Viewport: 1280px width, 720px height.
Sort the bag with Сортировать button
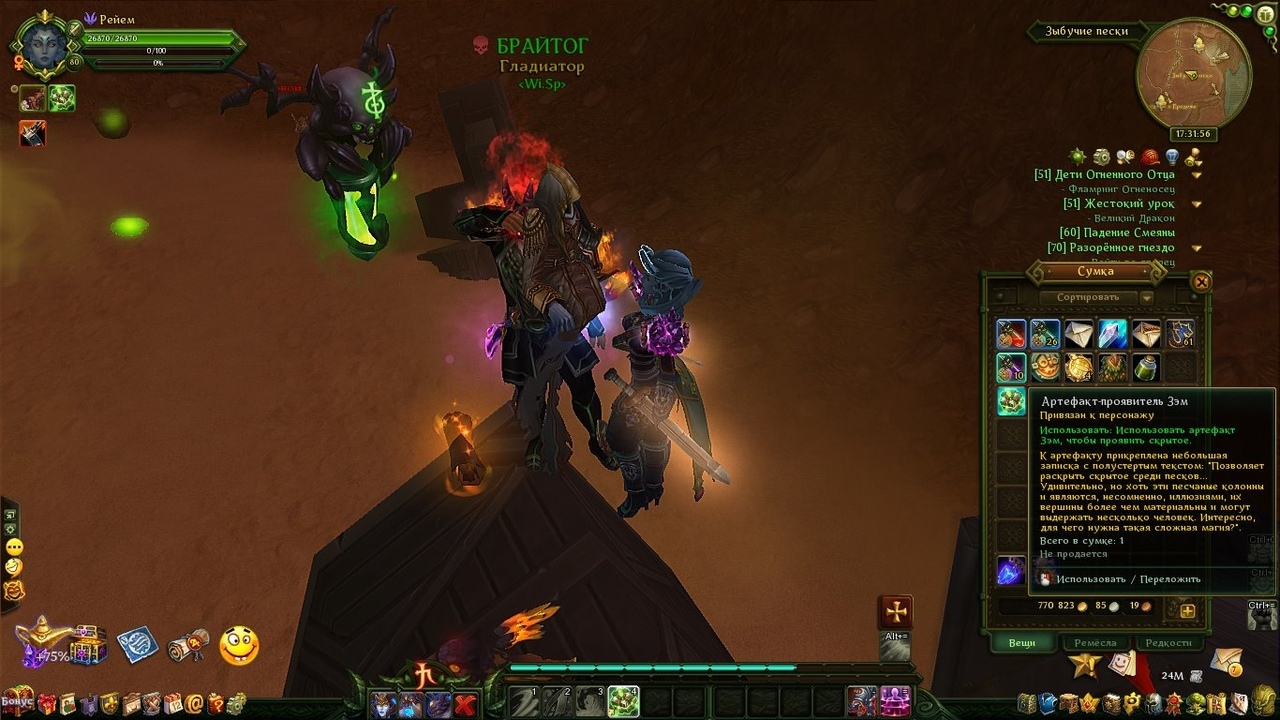1087,297
